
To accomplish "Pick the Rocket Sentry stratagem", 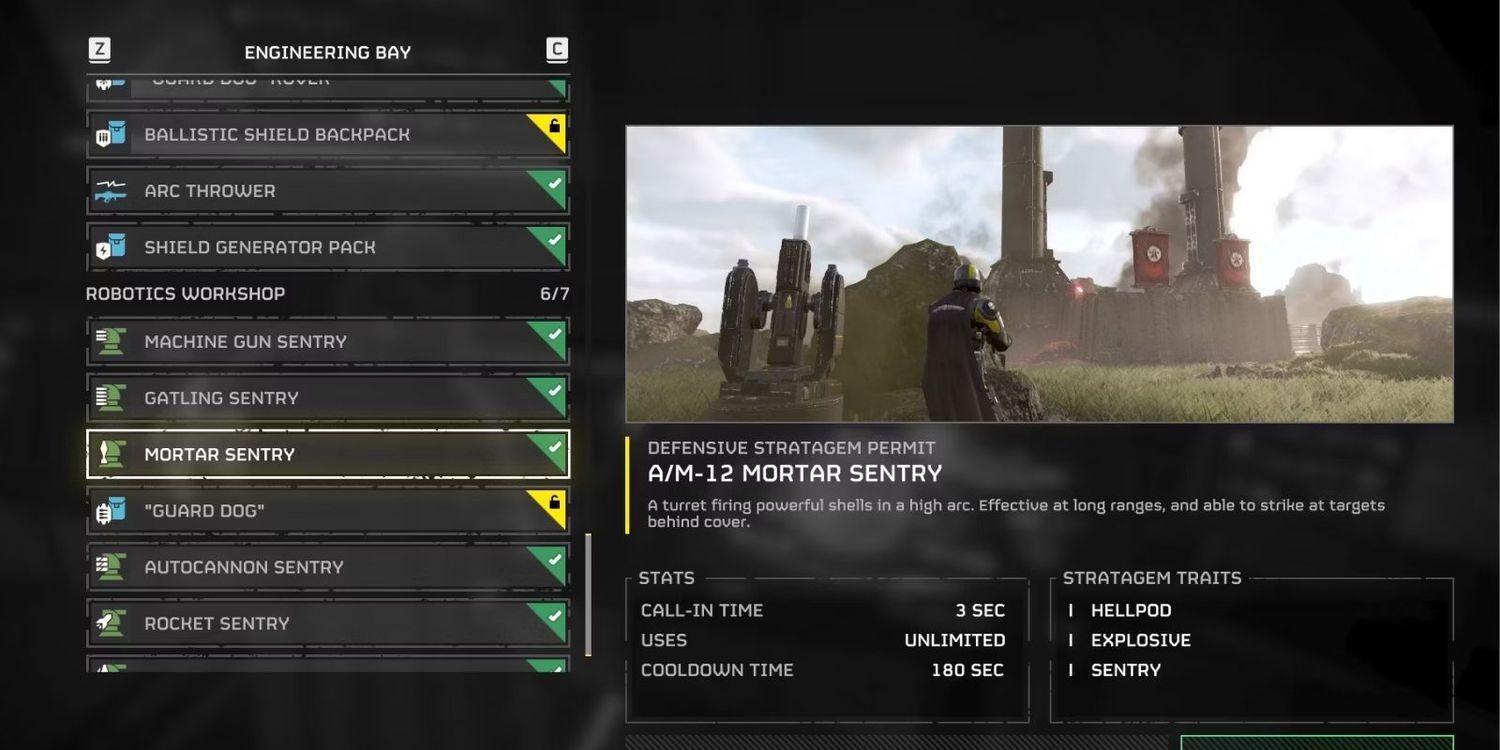I will click(x=328, y=623).
